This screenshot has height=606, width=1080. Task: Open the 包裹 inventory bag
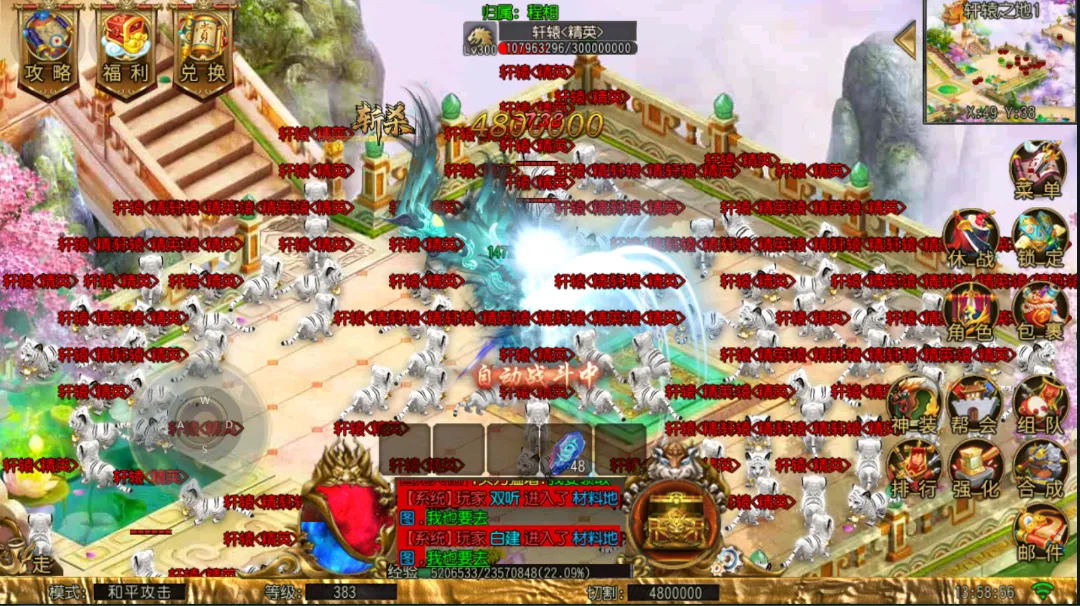(x=1039, y=310)
